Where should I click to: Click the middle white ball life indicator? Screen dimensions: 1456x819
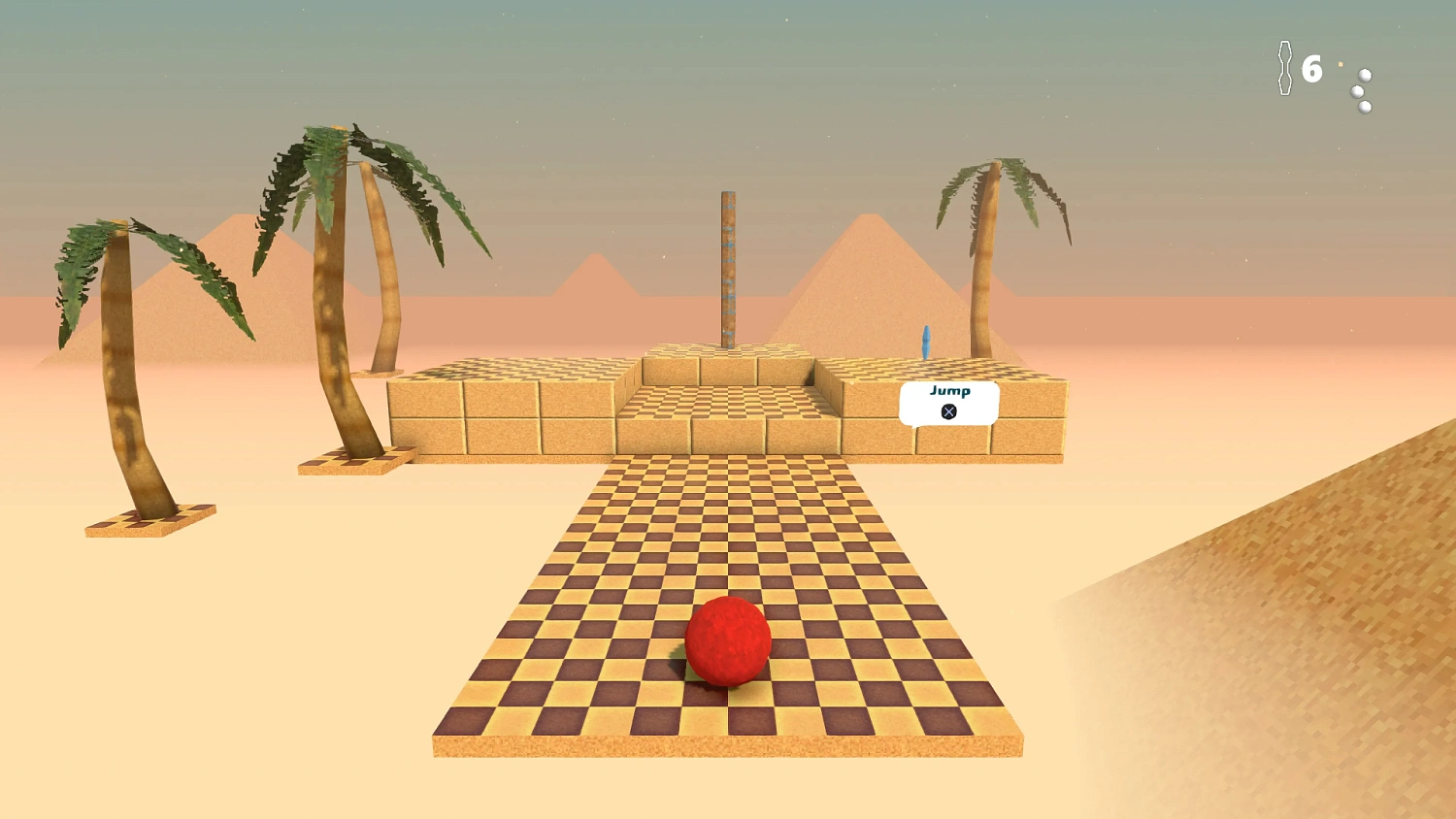pos(1357,91)
